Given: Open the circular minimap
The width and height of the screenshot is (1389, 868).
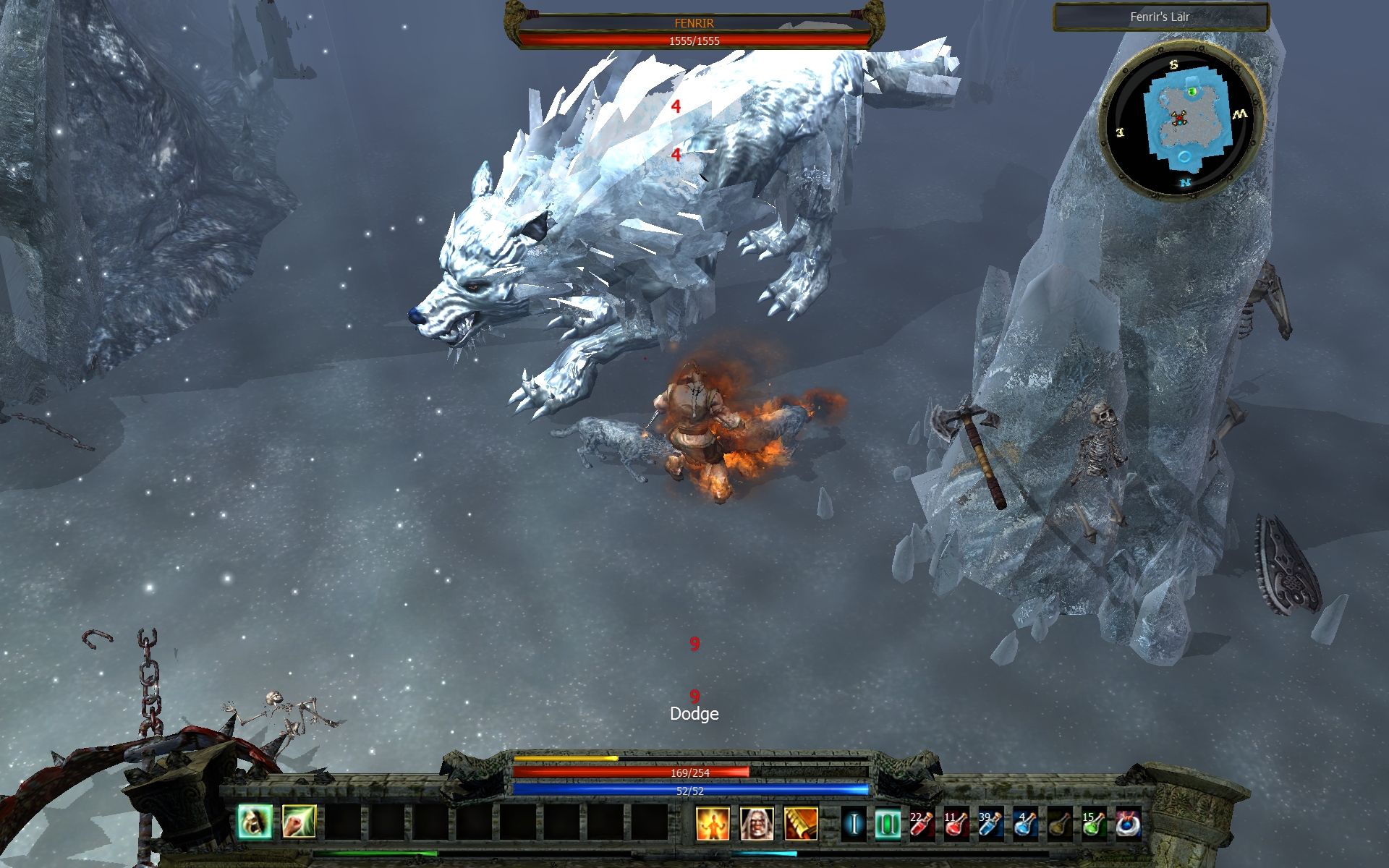Looking at the screenshot, I should point(1181,121).
